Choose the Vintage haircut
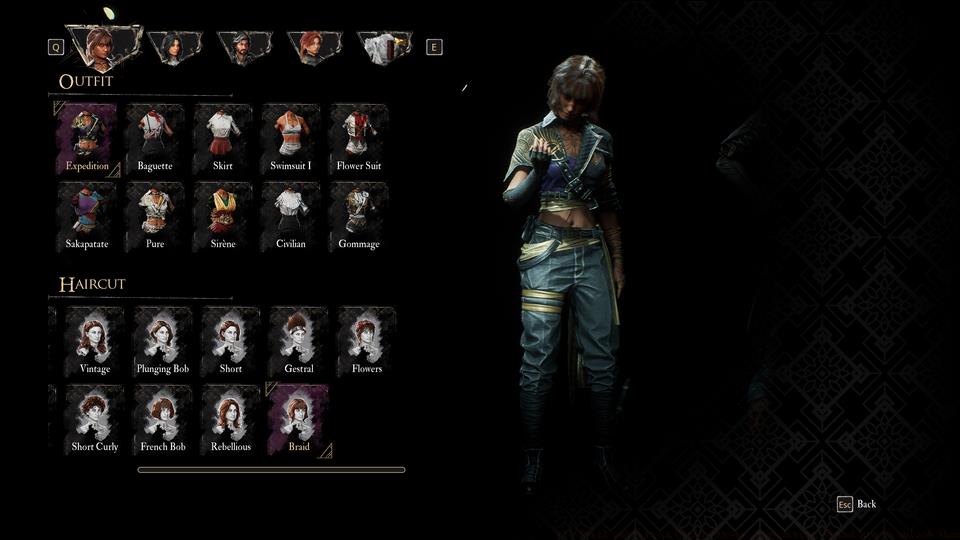This screenshot has width=960, height=540. point(95,341)
